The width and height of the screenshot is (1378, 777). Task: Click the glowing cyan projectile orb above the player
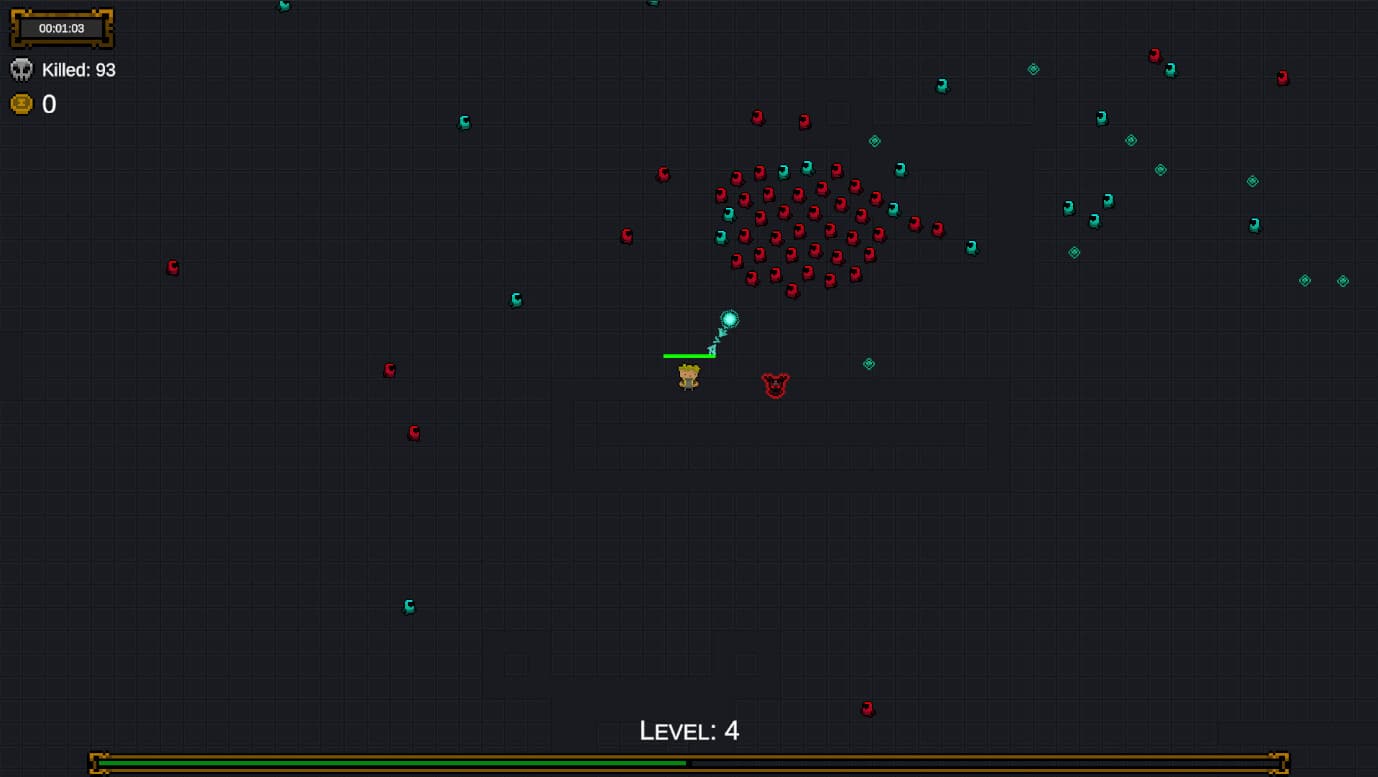[730, 320]
